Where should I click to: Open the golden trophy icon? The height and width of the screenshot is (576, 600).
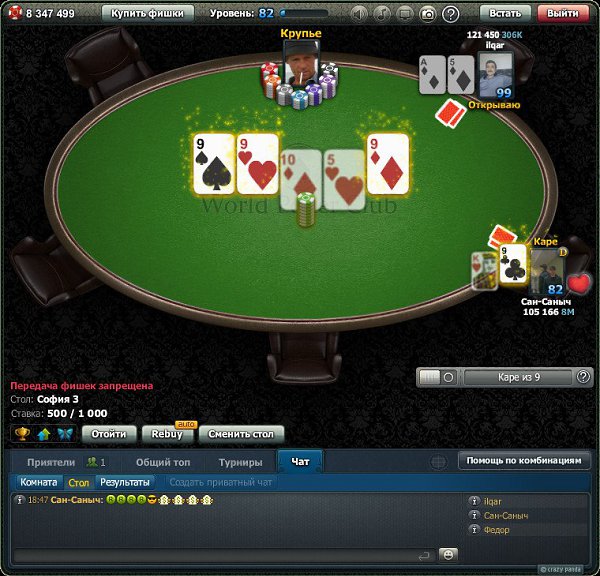coord(22,434)
